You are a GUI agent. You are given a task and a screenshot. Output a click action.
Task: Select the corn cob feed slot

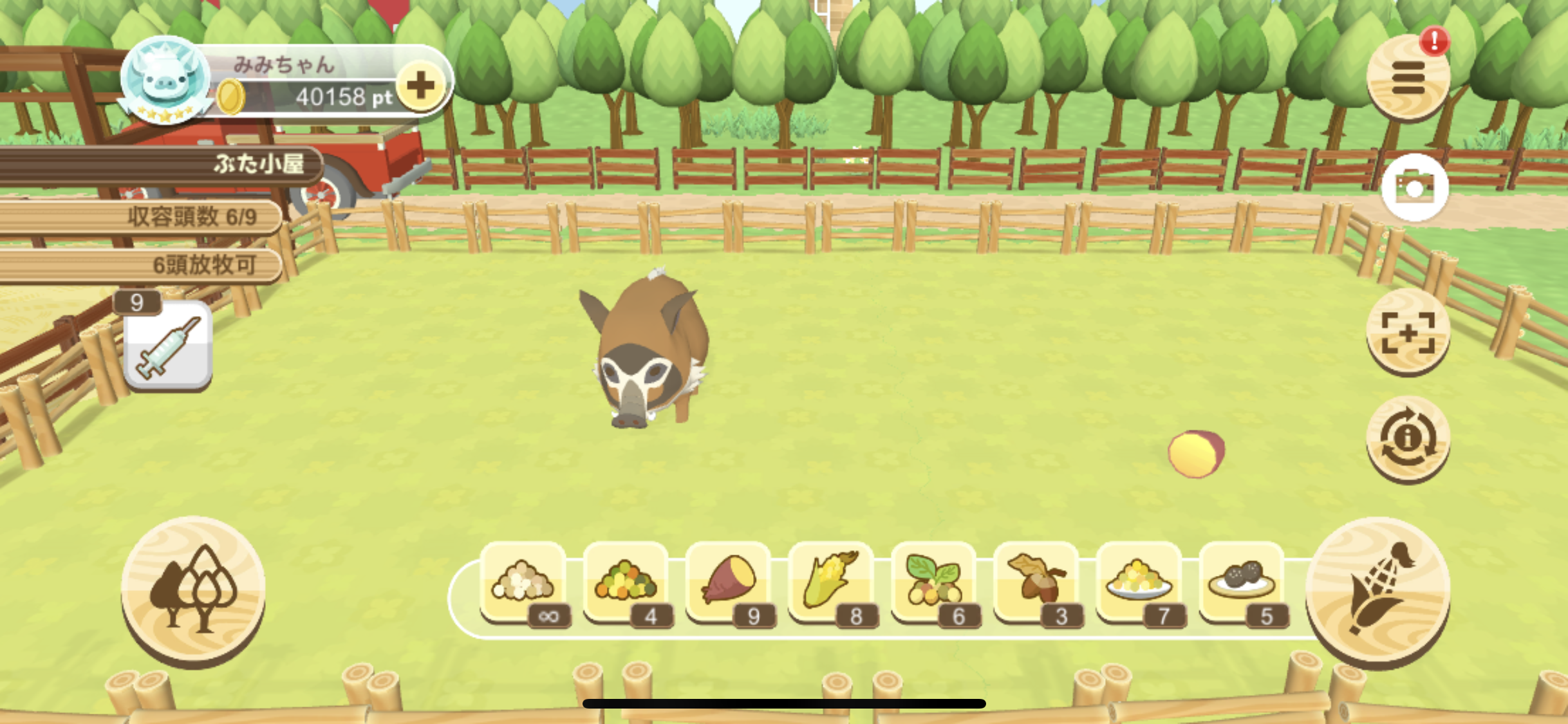831,582
